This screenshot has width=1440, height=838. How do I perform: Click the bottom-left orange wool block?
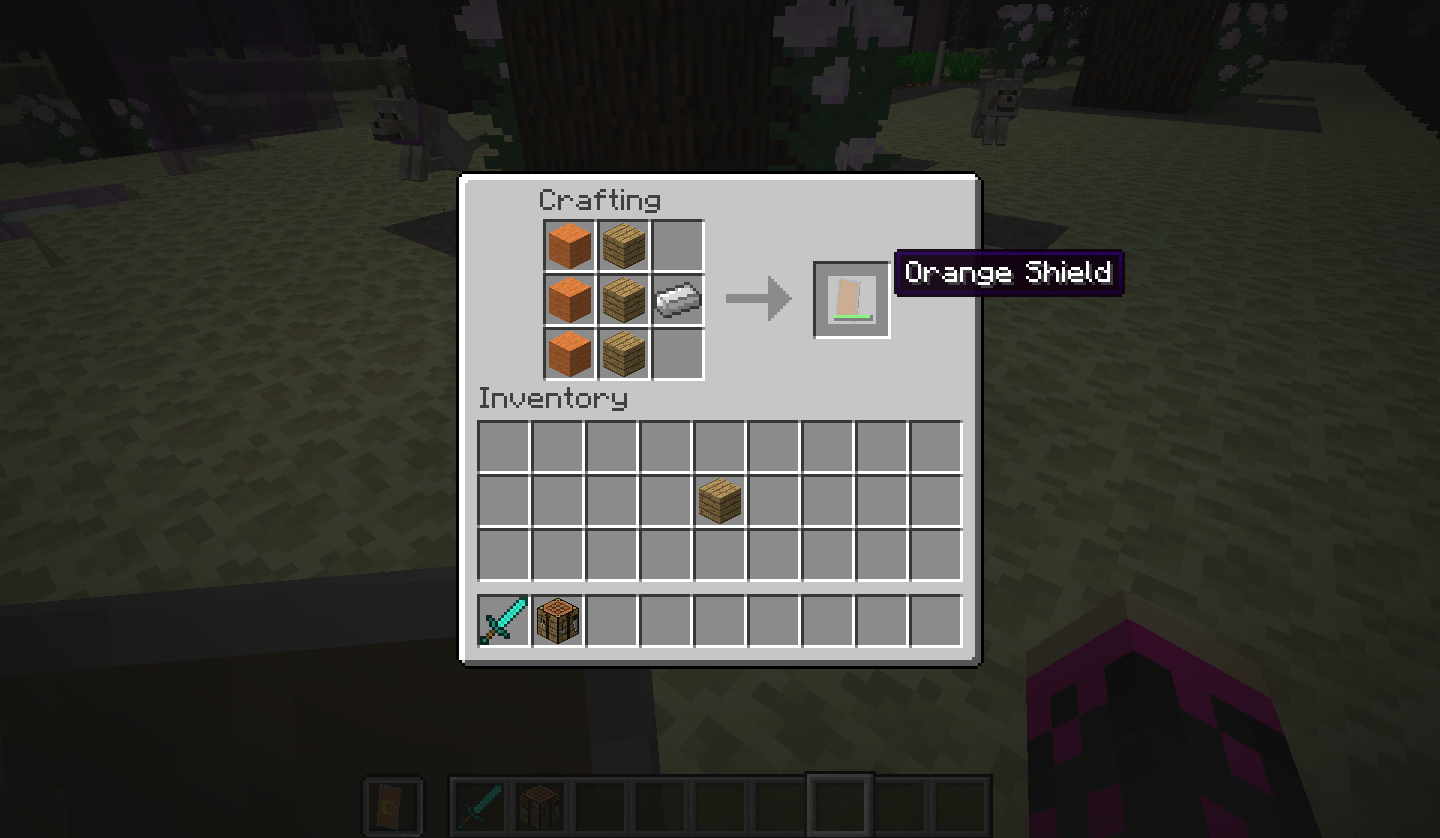(569, 351)
